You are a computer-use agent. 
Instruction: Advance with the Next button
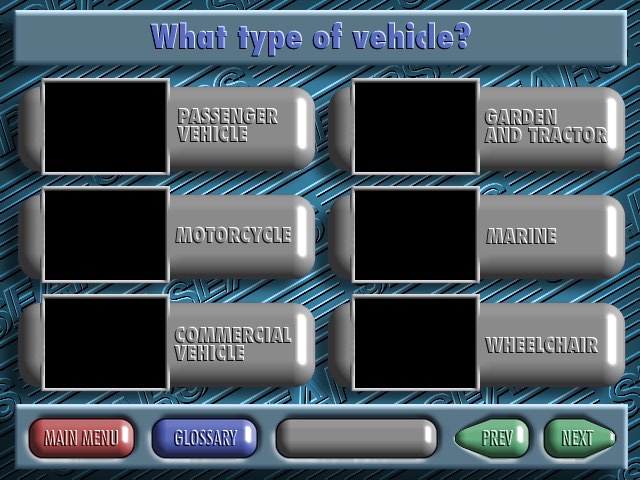click(x=578, y=438)
